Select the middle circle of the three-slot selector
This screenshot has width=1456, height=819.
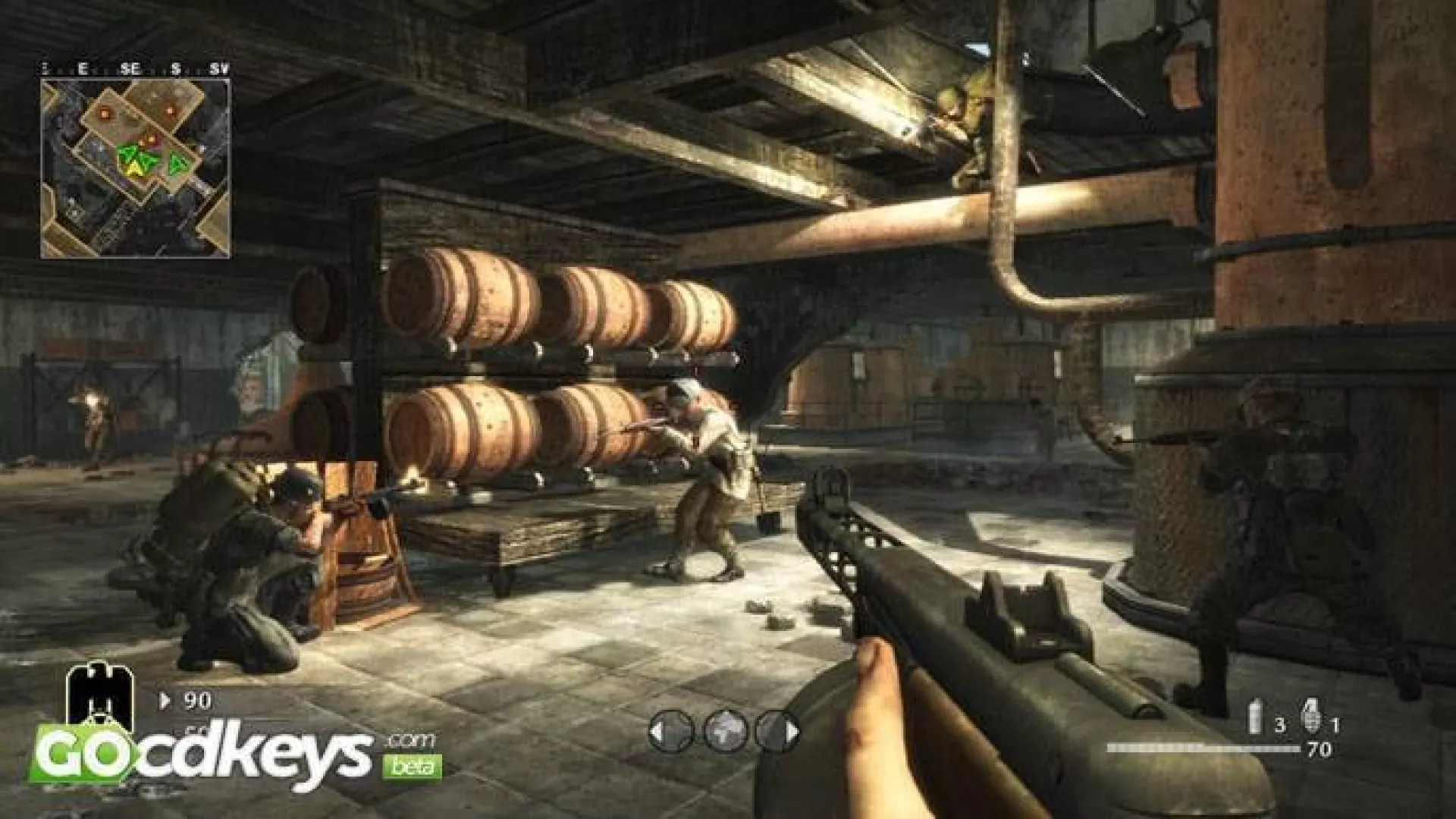coord(726,732)
